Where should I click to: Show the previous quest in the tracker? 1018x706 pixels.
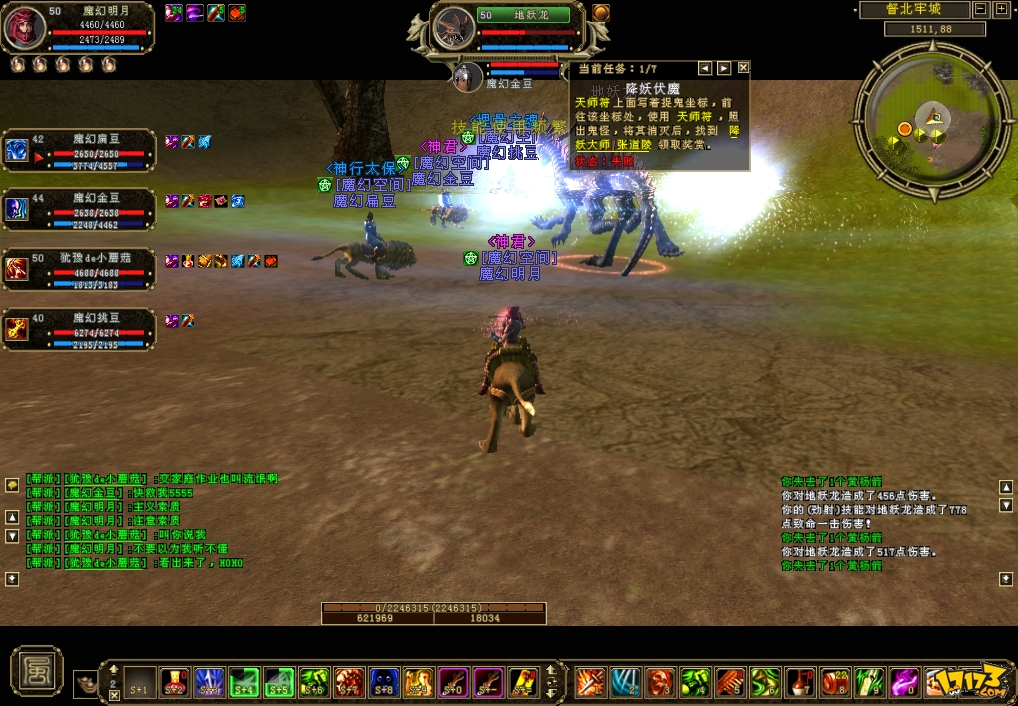pyautogui.click(x=705, y=68)
